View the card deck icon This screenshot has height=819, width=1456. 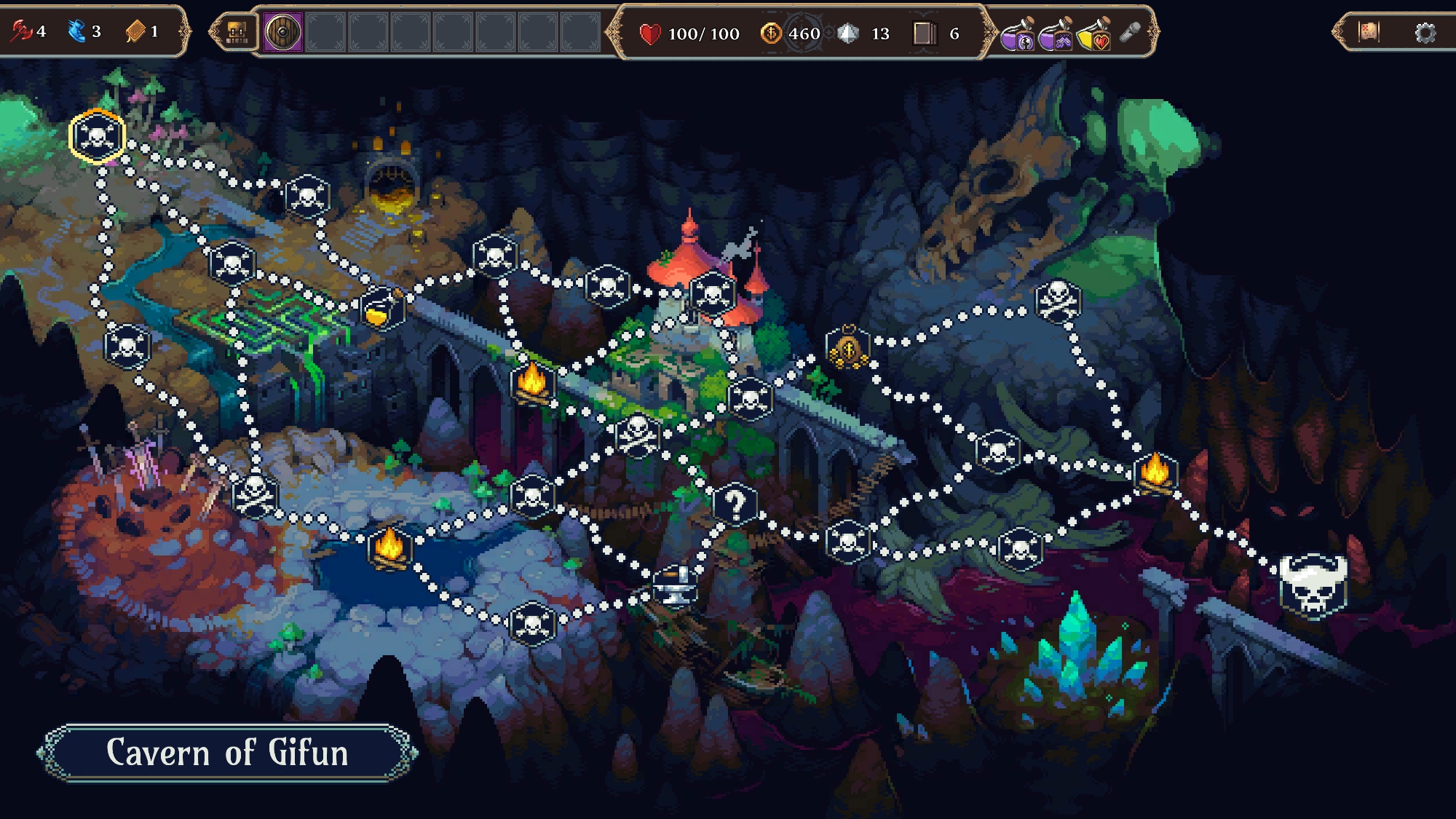(925, 33)
